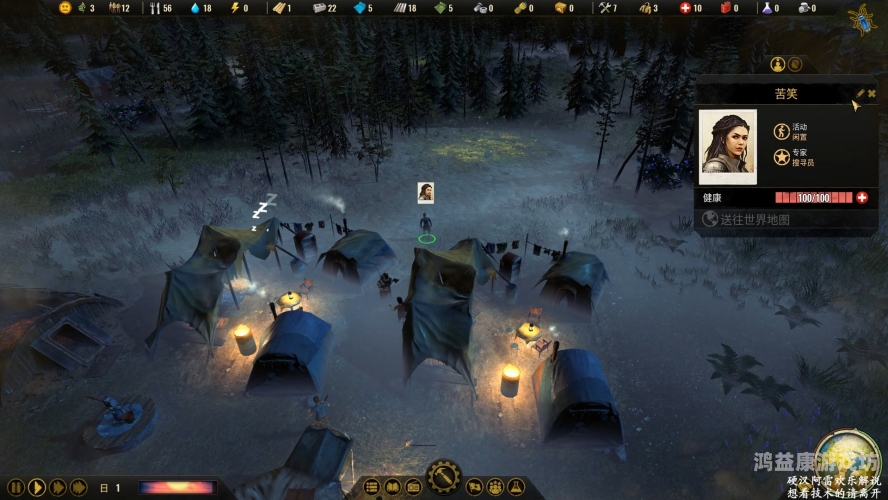Open the list menu icon in bottom bar

372,488
